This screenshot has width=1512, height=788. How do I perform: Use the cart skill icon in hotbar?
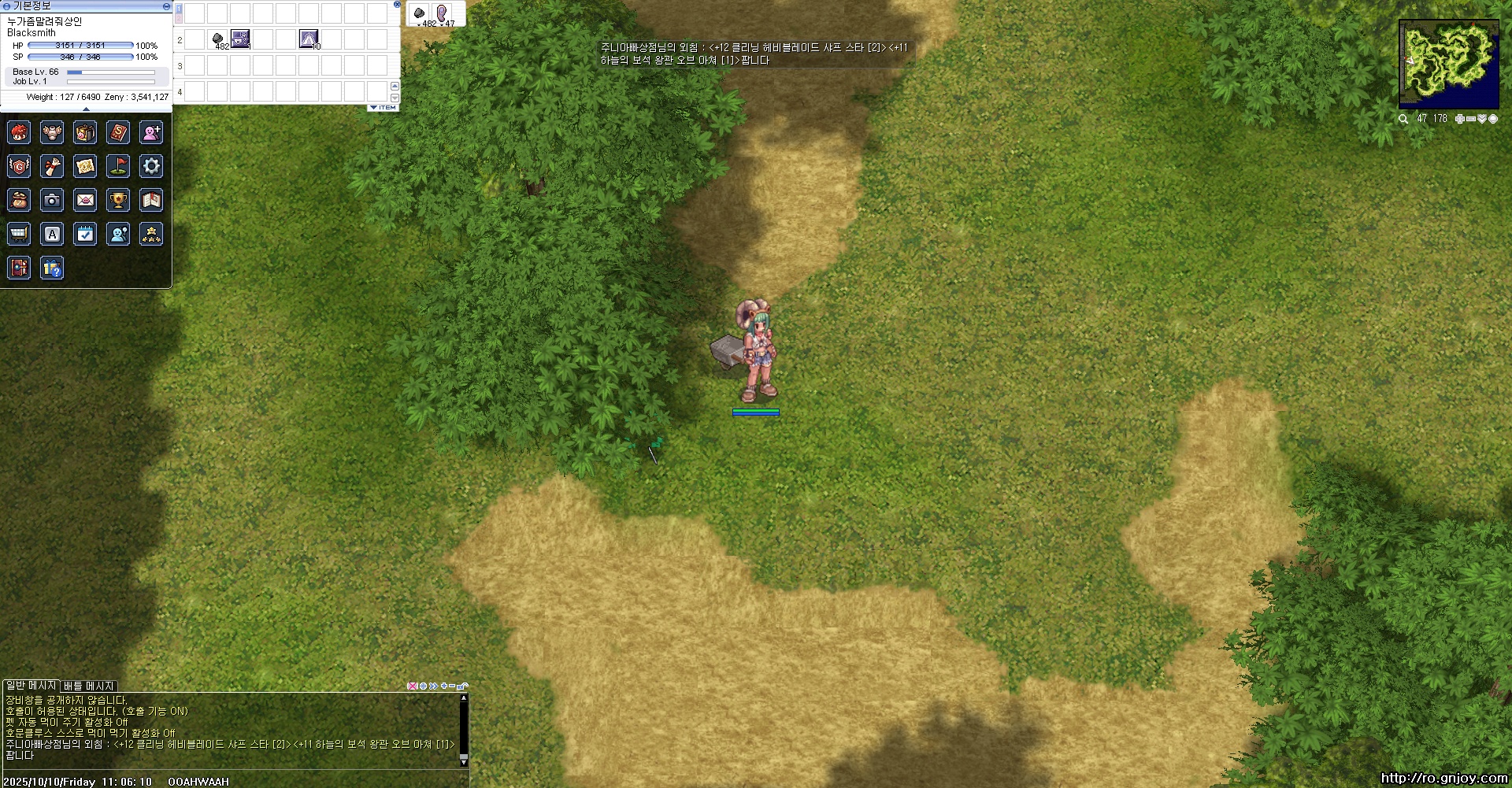click(240, 39)
